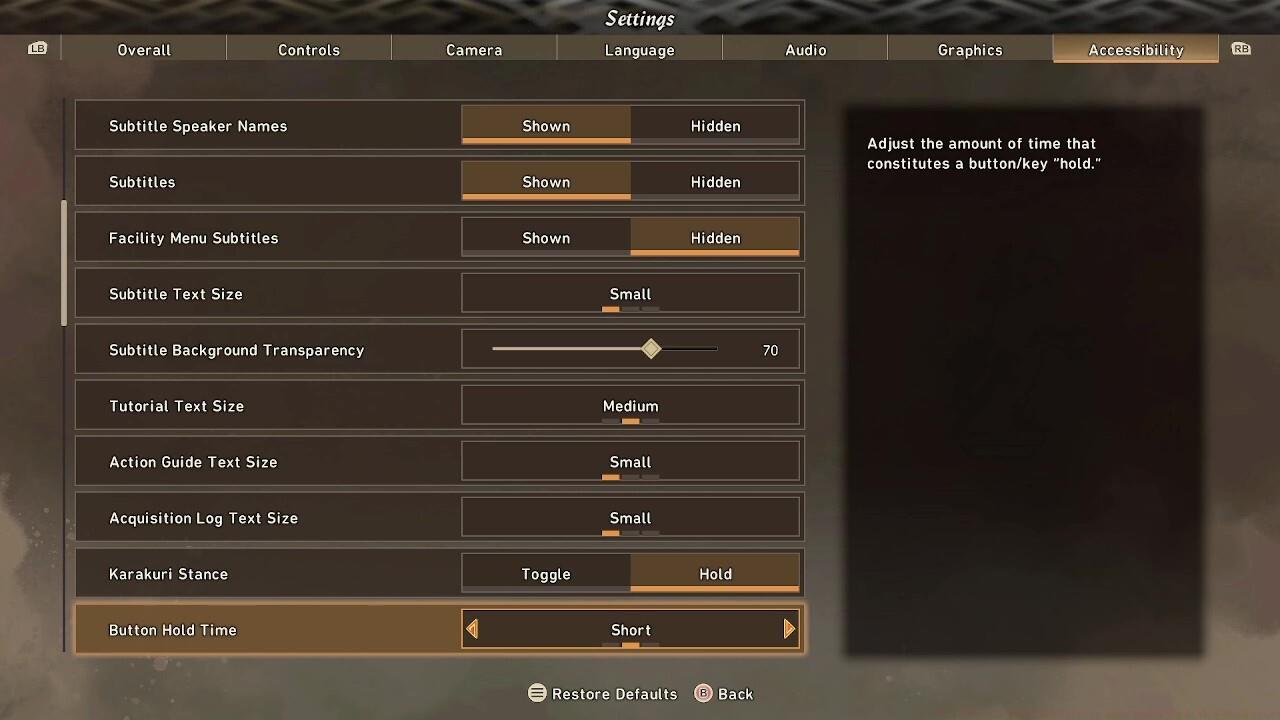Choose the Action Guide Text Size row
The image size is (1280, 720).
tap(440, 462)
